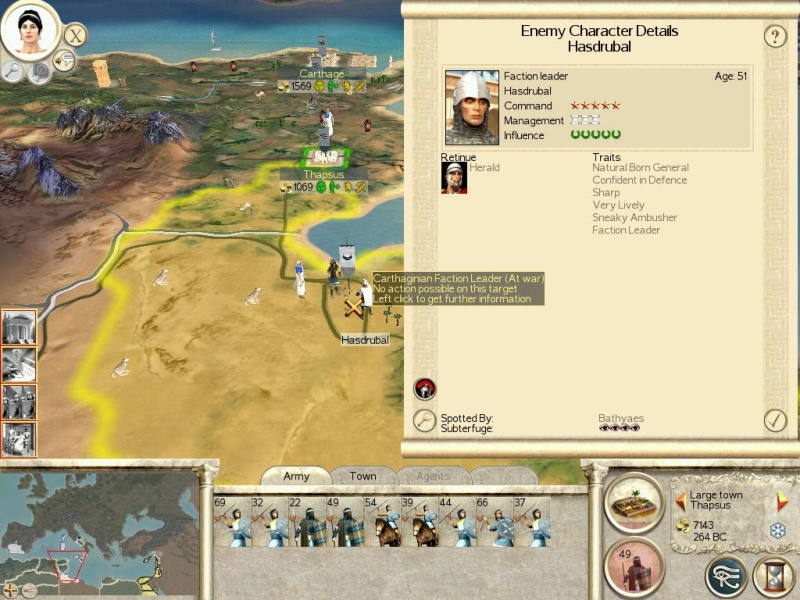Zoom in the minimap with the plus button
The image size is (800, 600).
(x=10, y=589)
